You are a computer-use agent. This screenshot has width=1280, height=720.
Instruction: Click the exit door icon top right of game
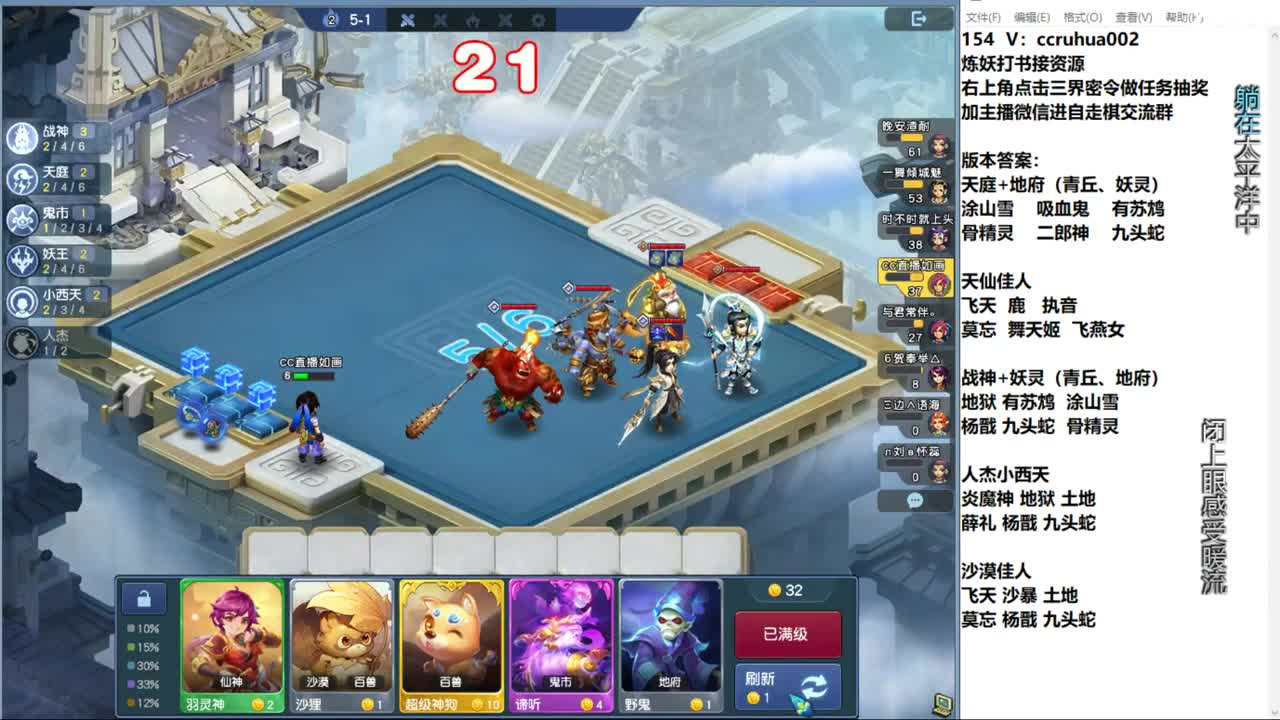pyautogui.click(x=919, y=17)
